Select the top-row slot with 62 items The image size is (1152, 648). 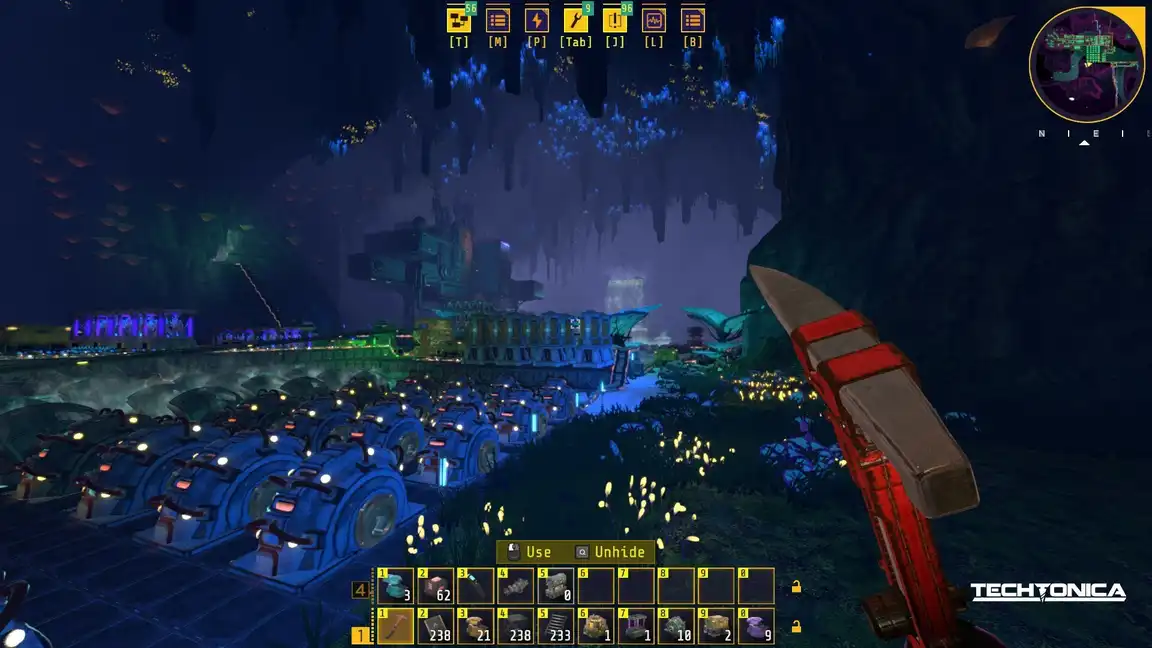pyautogui.click(x=436, y=586)
